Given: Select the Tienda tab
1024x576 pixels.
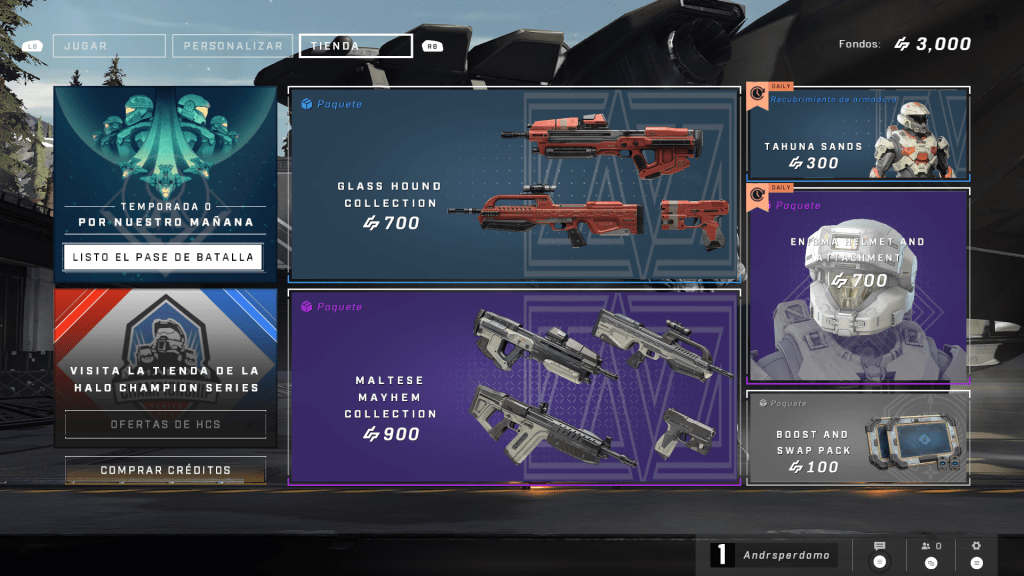Looking at the screenshot, I should click(x=355, y=46).
